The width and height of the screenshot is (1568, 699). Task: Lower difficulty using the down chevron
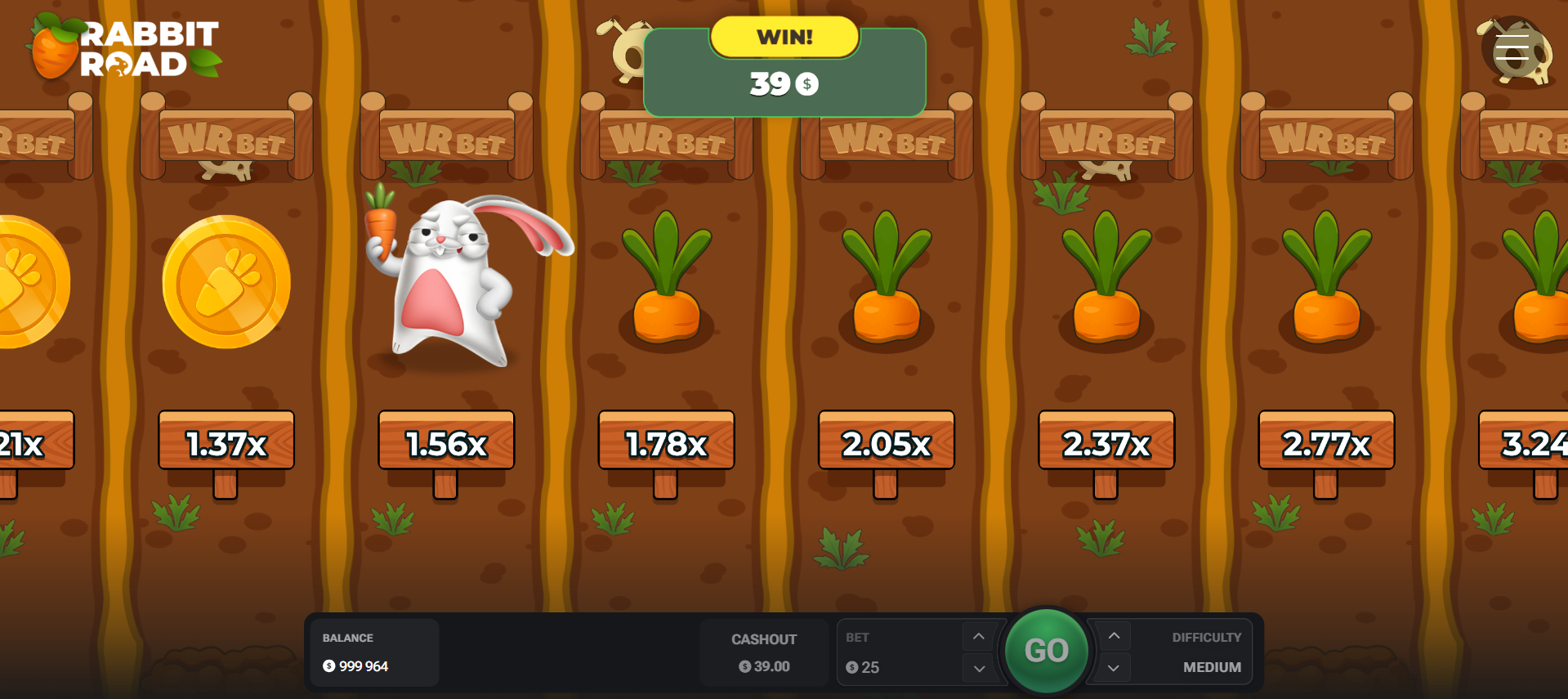pyautogui.click(x=1111, y=668)
